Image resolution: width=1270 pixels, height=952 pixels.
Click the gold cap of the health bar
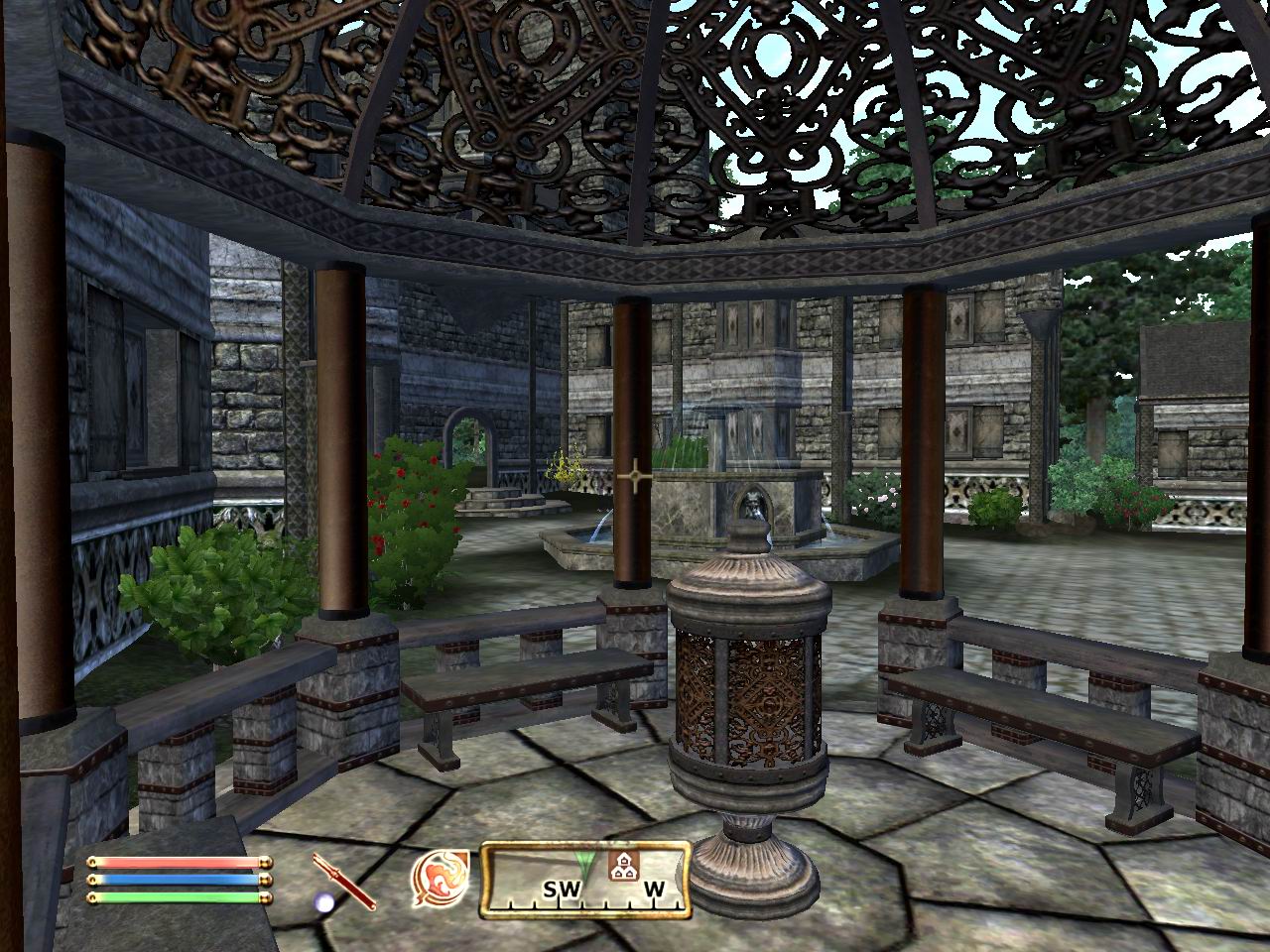point(266,861)
